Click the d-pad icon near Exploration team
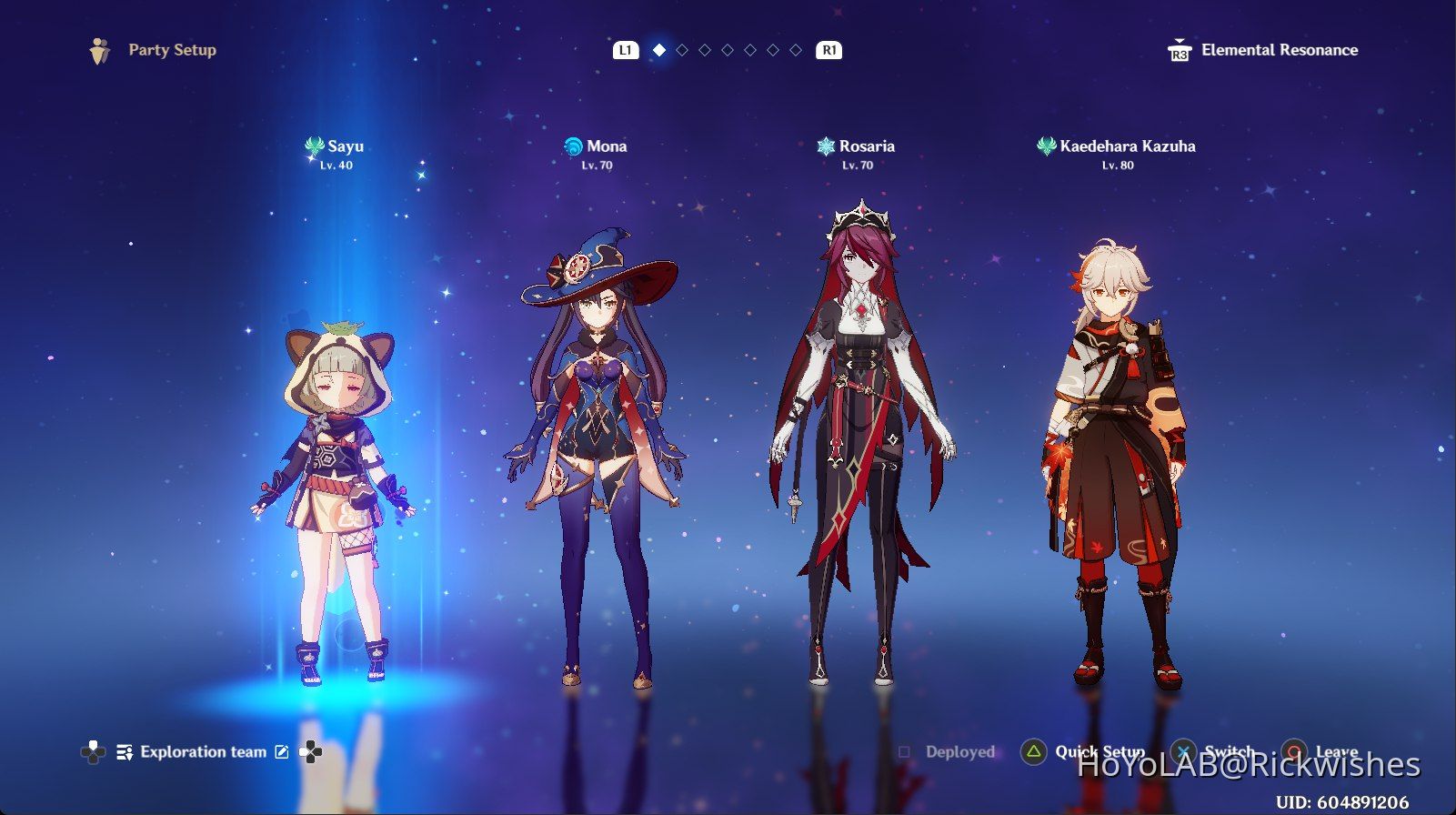1456x815 pixels. tap(312, 753)
